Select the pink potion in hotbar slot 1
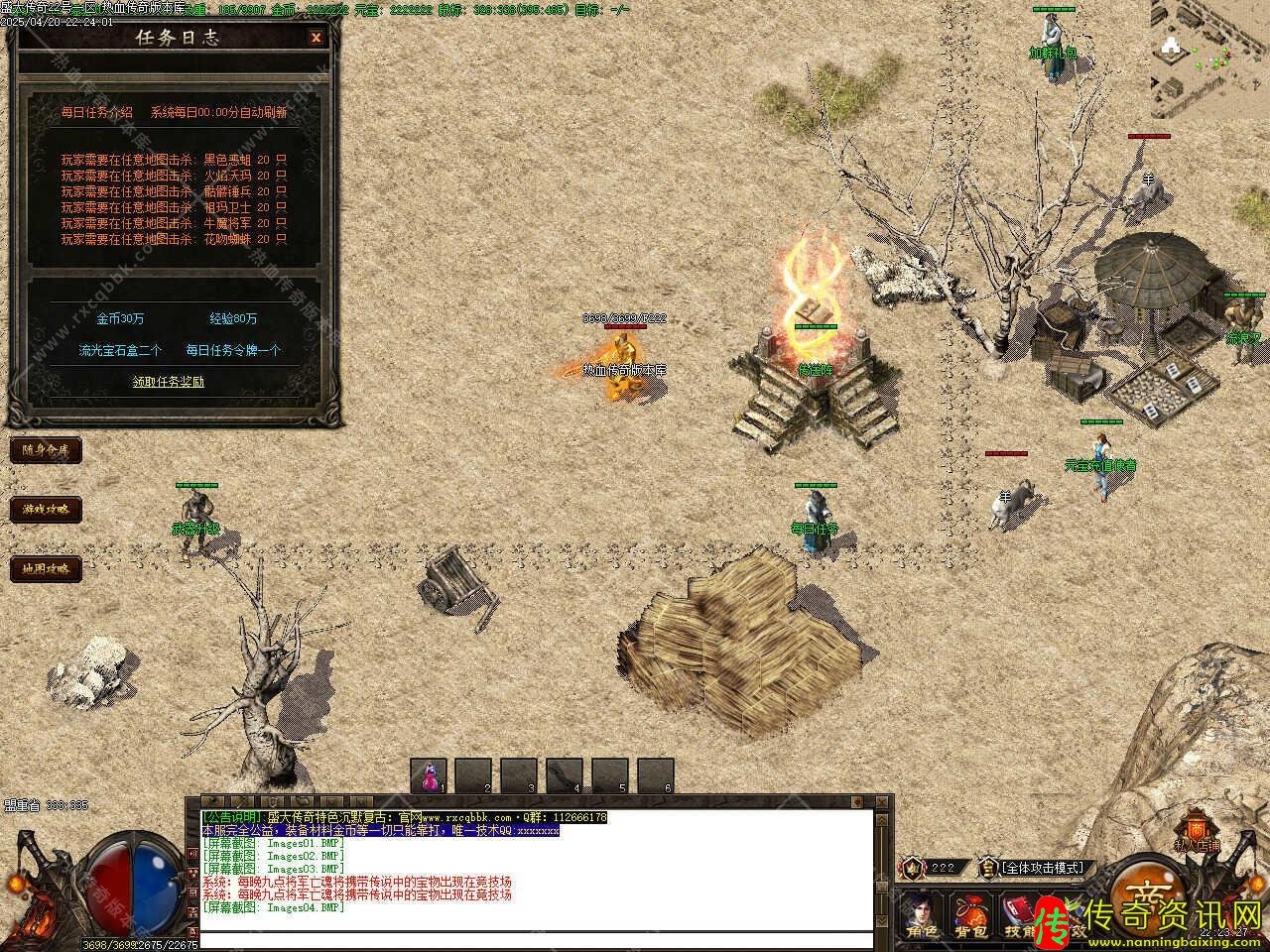Viewport: 1270px width, 952px height. coord(429,774)
